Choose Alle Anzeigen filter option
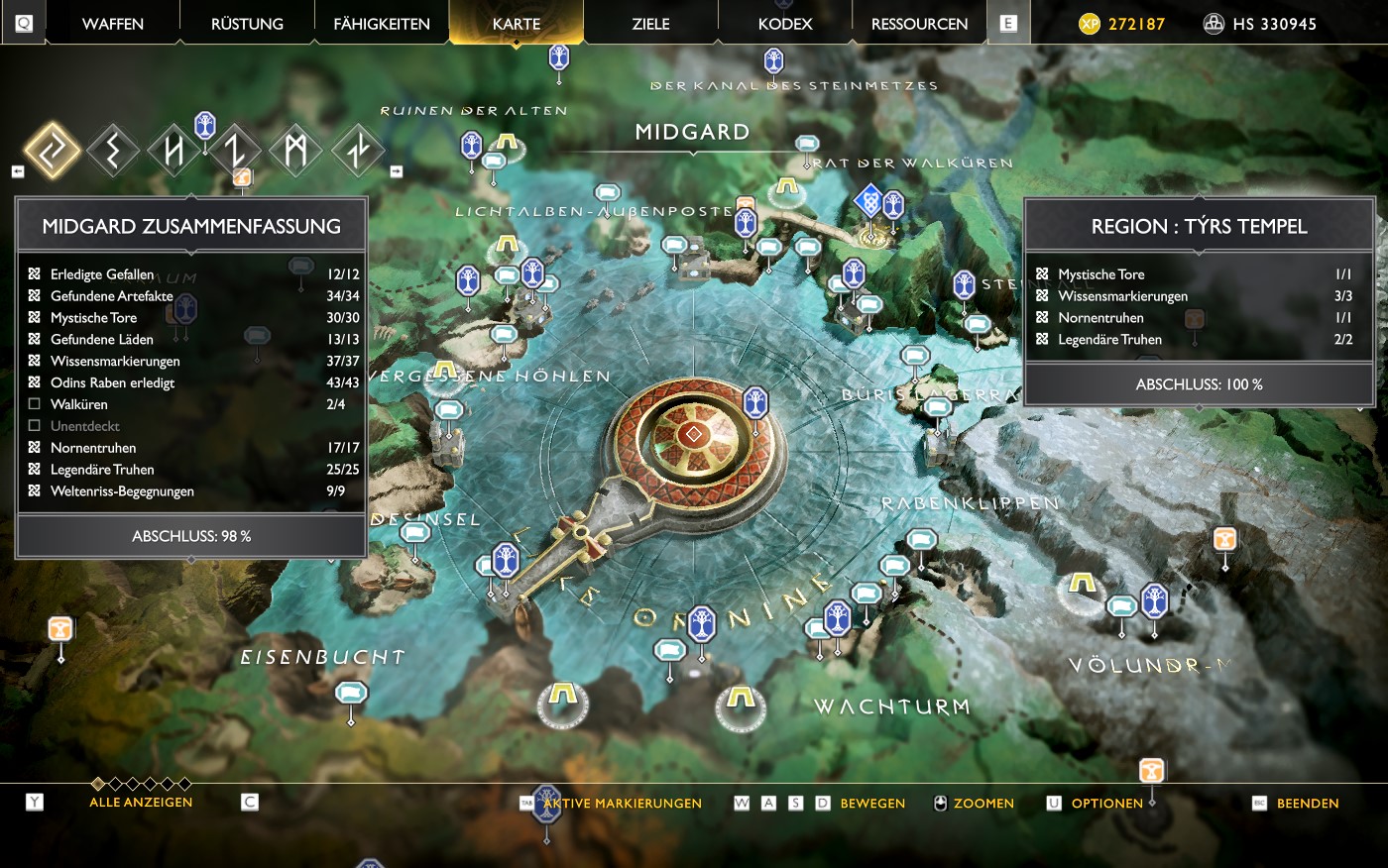This screenshot has height=868, width=1388. (x=141, y=803)
